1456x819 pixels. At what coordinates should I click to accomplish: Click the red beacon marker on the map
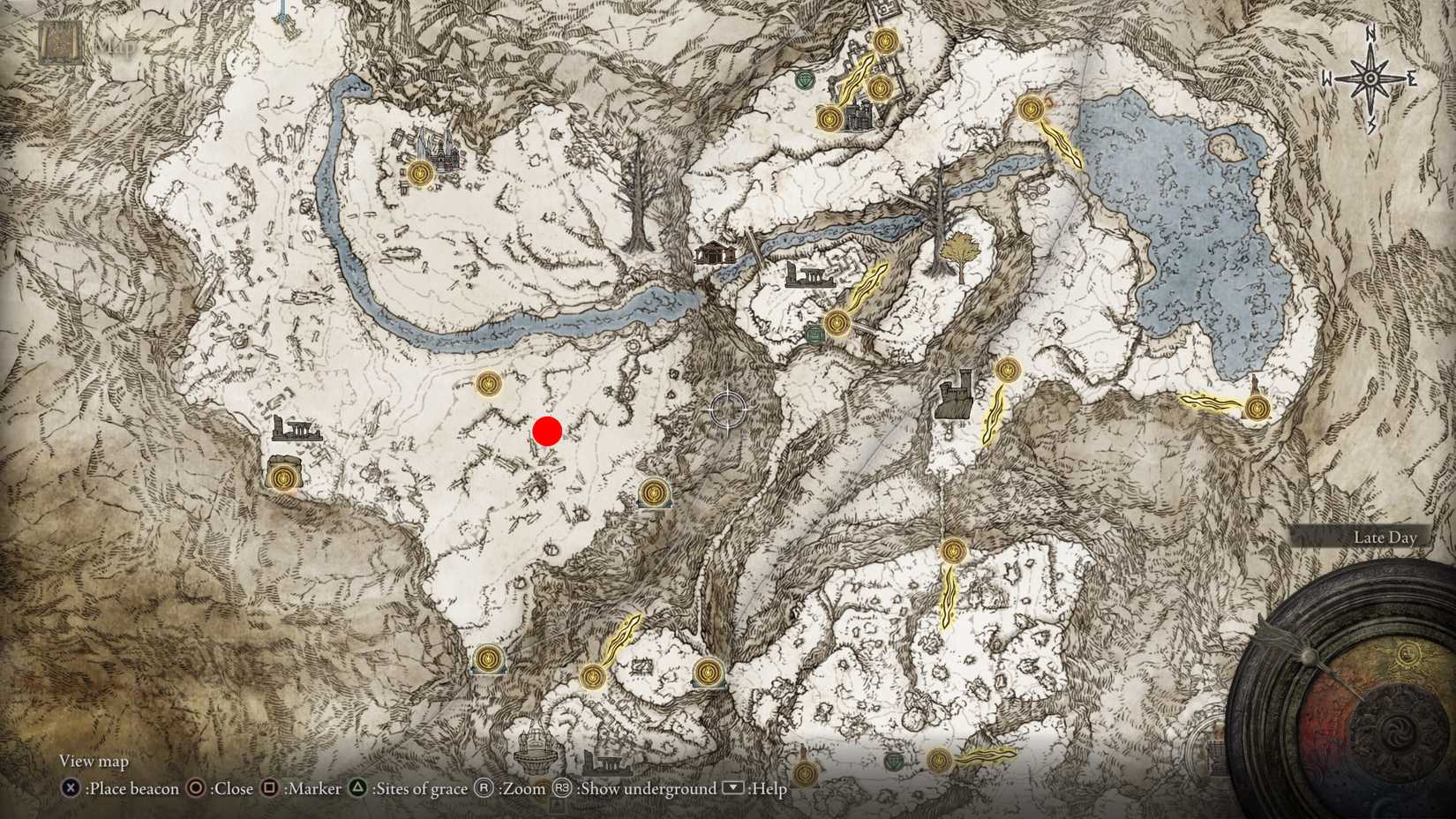pyautogui.click(x=547, y=432)
